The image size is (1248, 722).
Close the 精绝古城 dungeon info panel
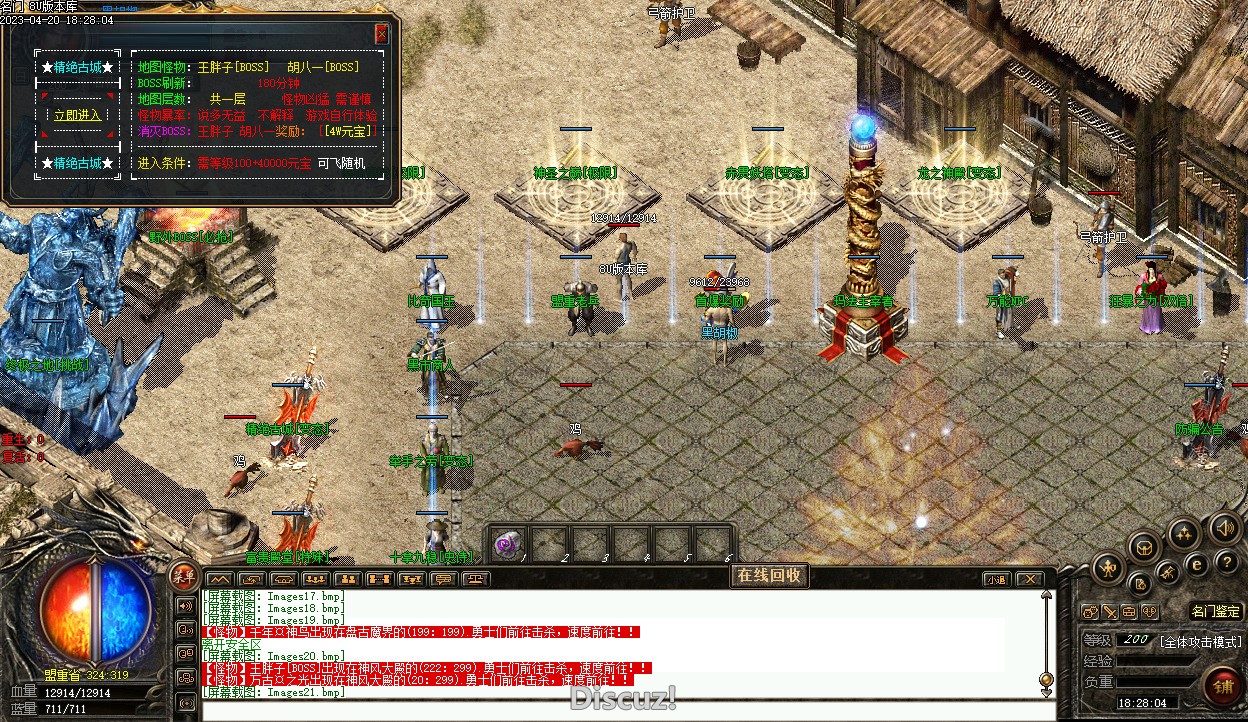tap(381, 33)
